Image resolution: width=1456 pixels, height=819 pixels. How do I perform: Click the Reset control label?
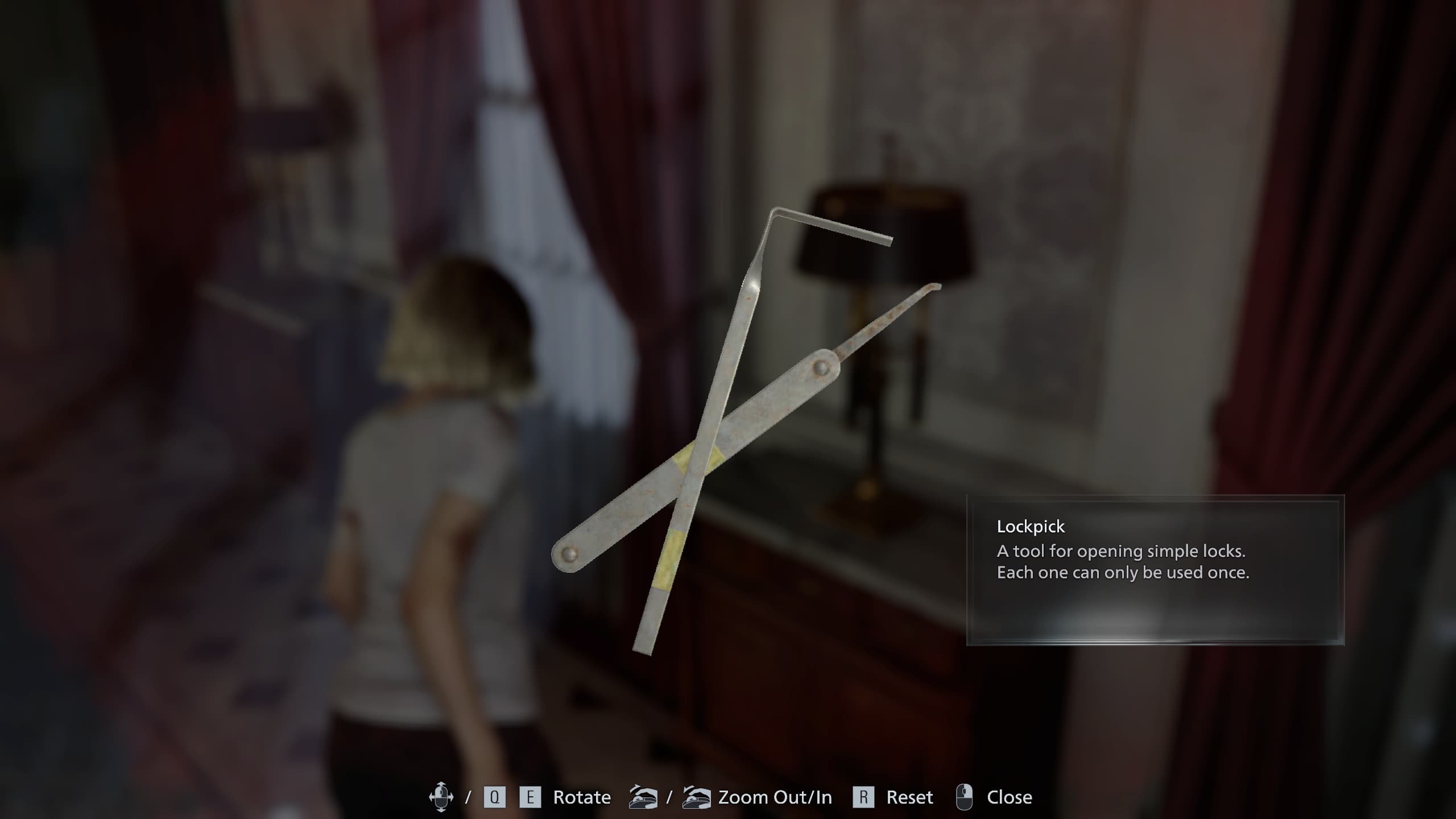point(909,797)
